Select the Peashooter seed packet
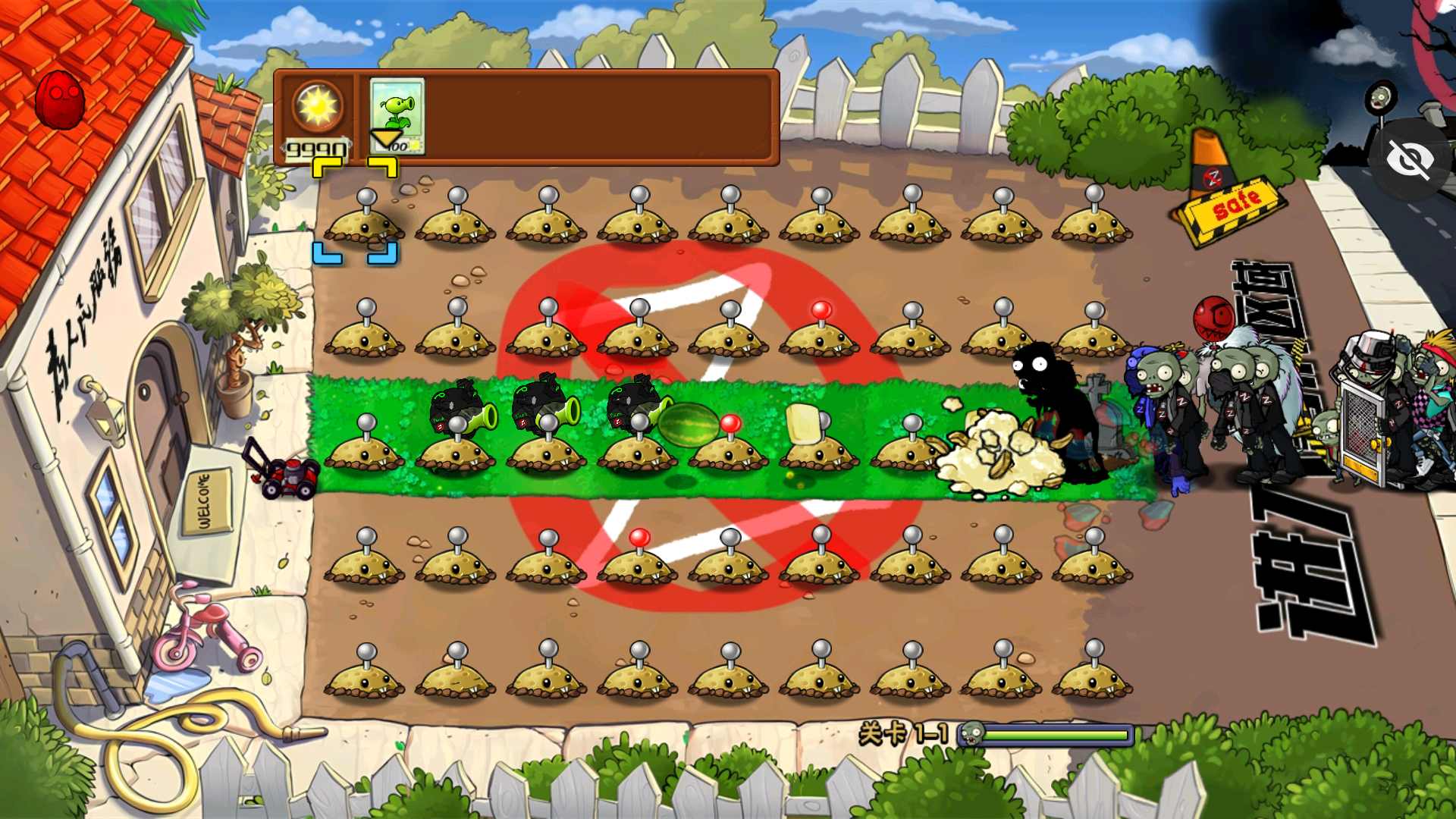Screen dimensions: 1456x819 point(397,116)
